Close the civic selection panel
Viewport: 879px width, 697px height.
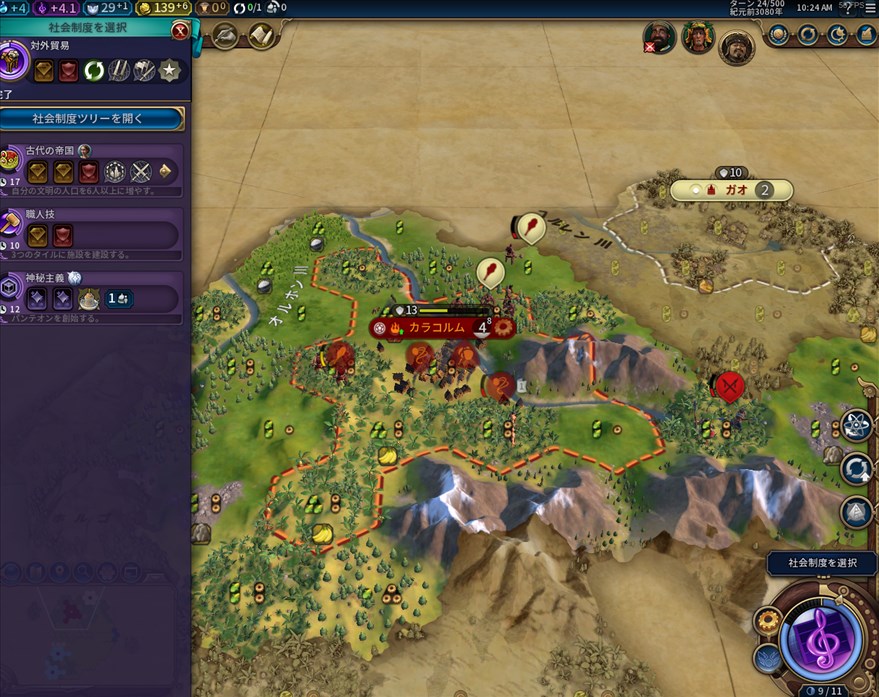point(180,30)
